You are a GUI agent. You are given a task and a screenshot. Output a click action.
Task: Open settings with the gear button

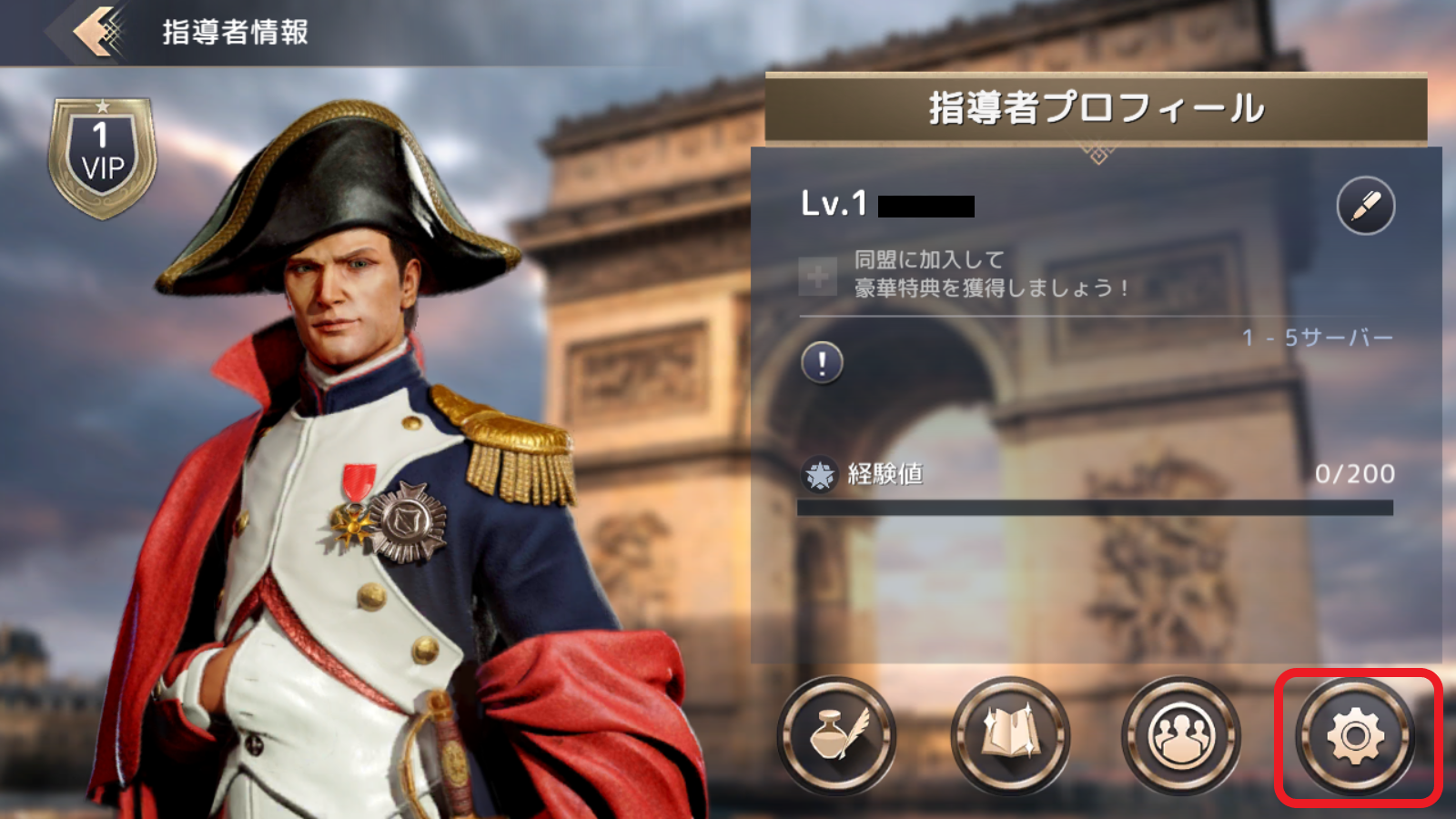click(x=1355, y=735)
